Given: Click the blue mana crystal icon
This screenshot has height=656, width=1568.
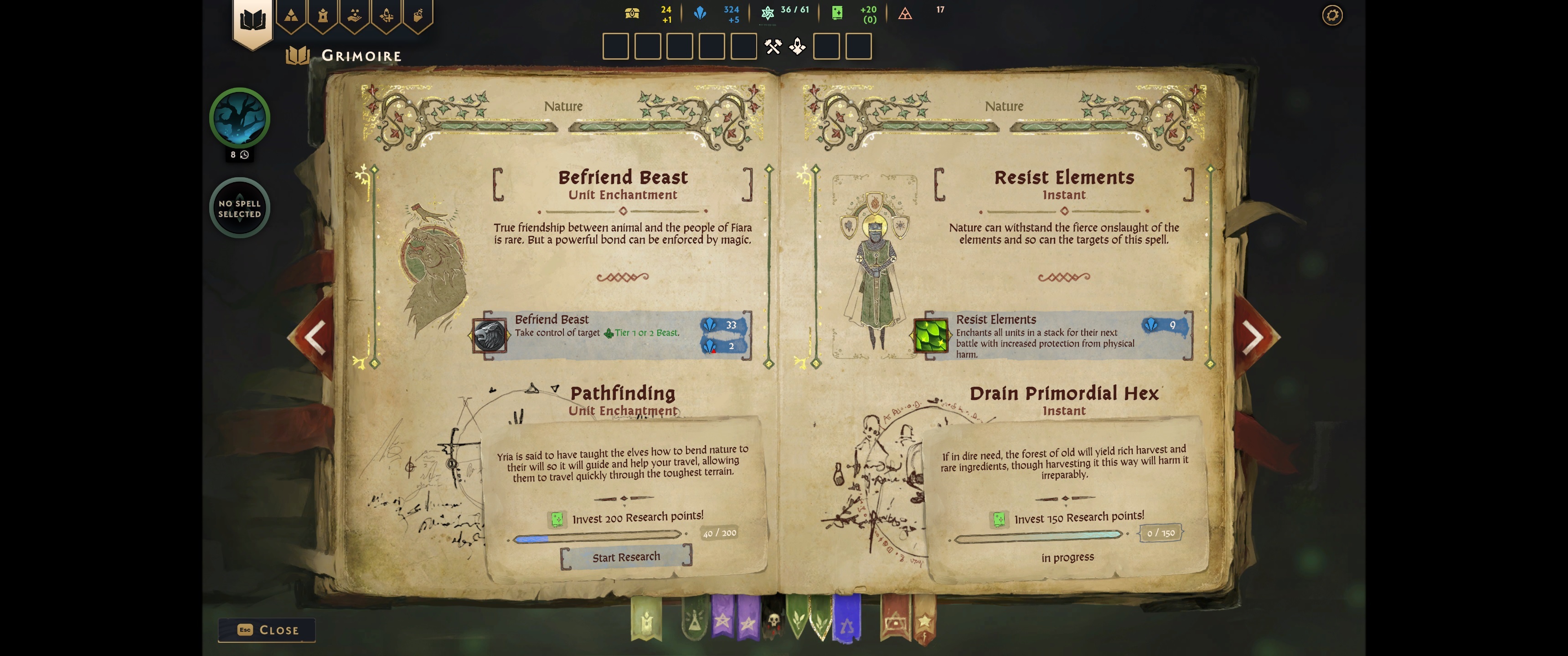Looking at the screenshot, I should click(700, 12).
